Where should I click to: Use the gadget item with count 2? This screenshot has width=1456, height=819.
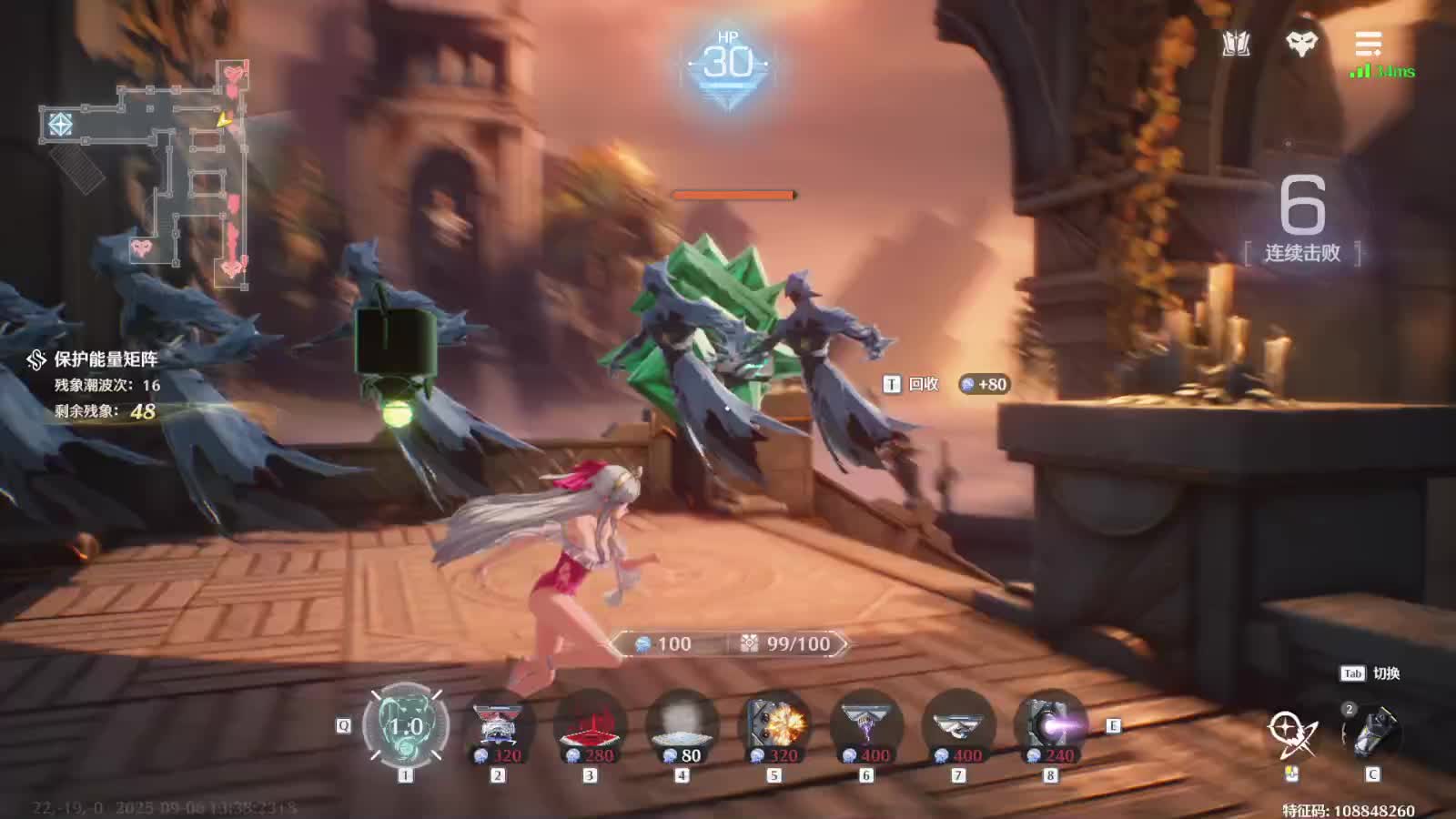1372,733
